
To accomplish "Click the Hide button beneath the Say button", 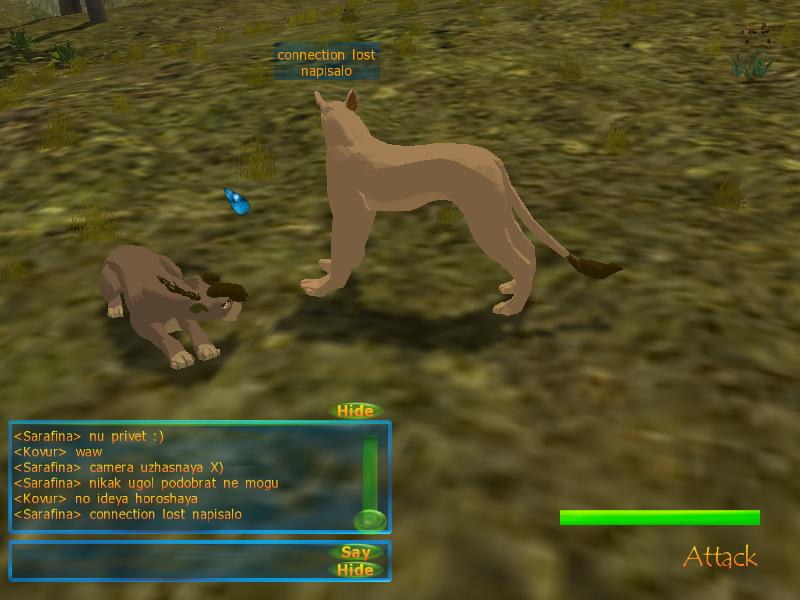I will click(355, 570).
